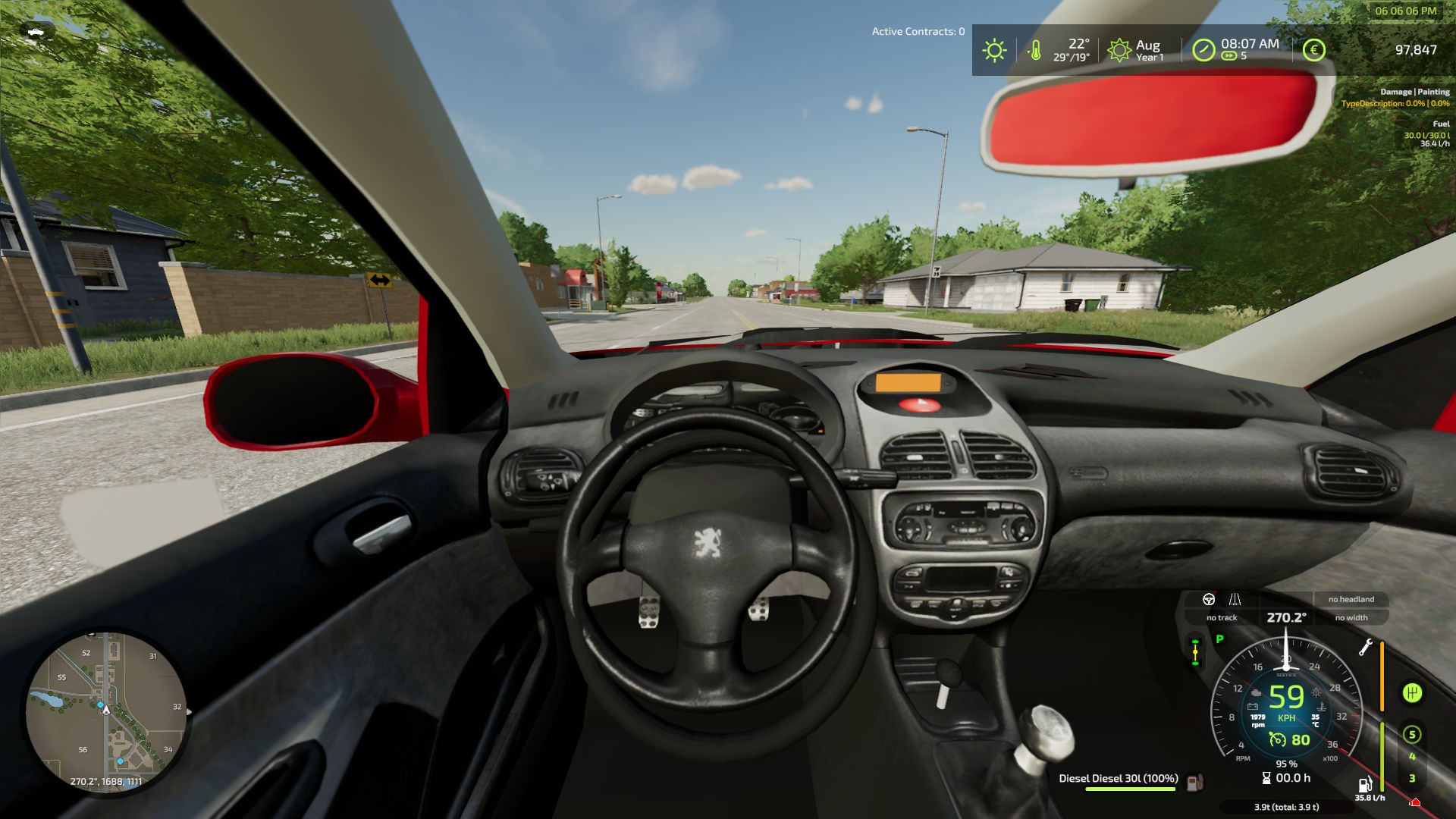Toggle the steering wheel guidance icon

tap(1209, 599)
